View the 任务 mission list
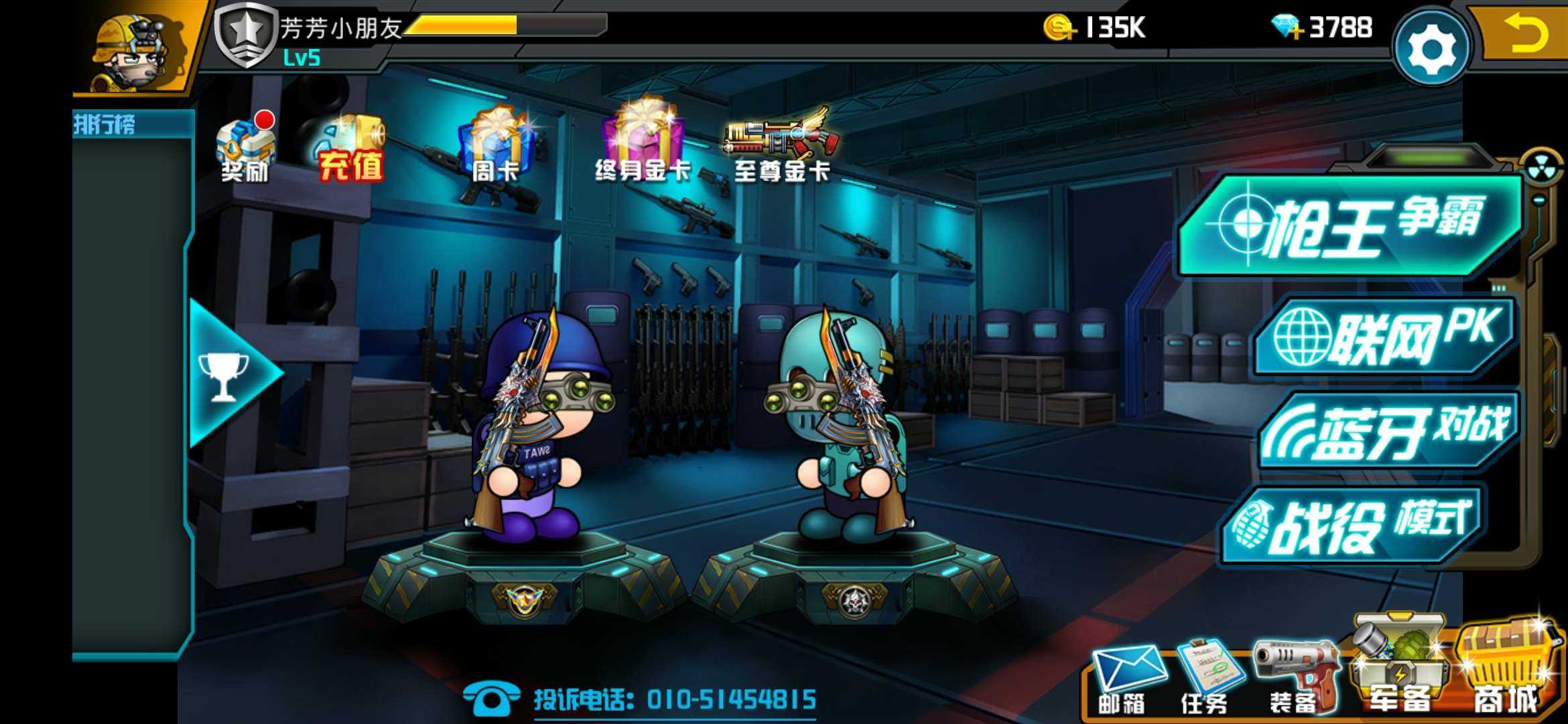This screenshot has width=1568, height=724. click(1206, 677)
